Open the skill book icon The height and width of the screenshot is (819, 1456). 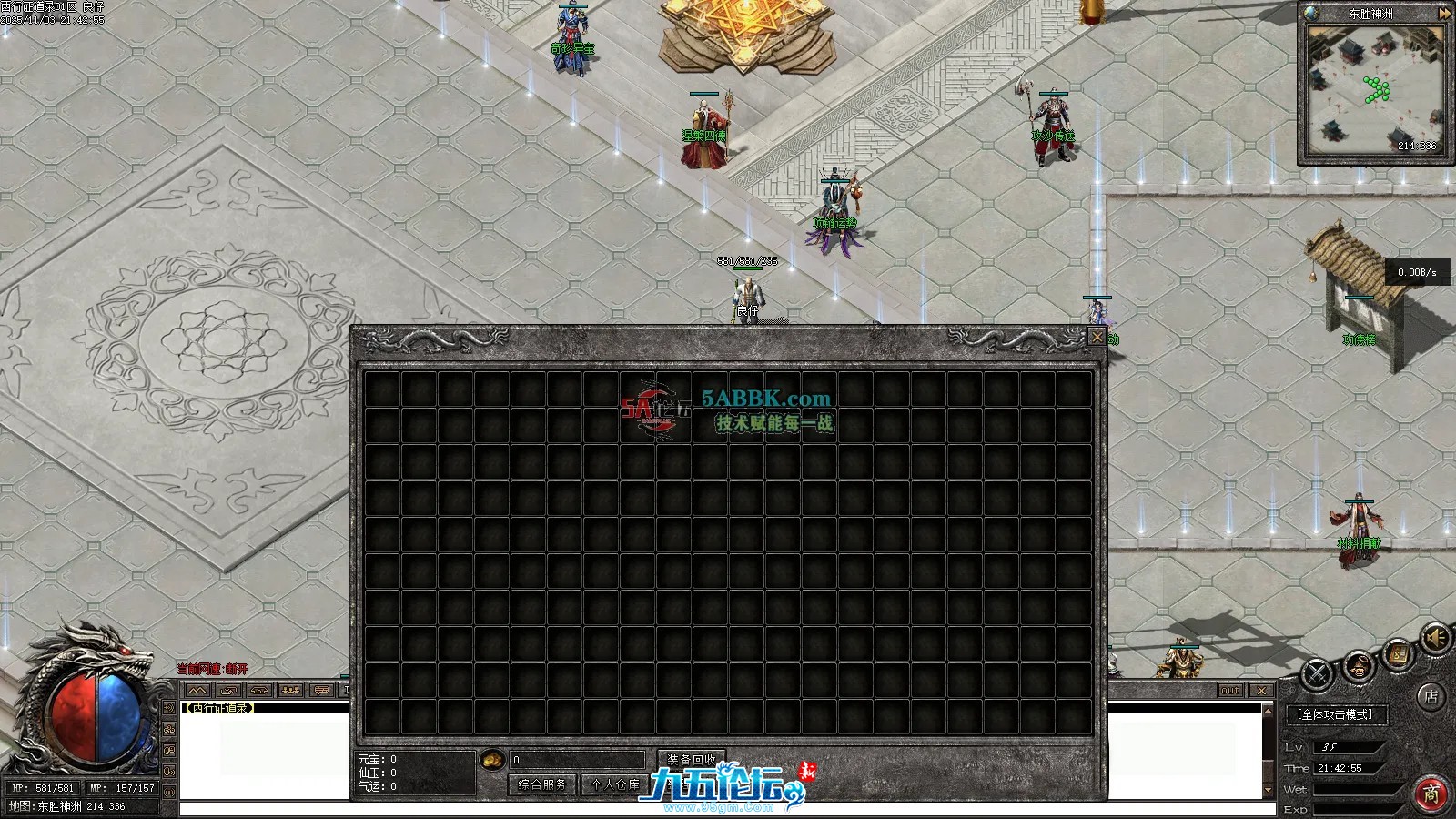click(x=1397, y=653)
